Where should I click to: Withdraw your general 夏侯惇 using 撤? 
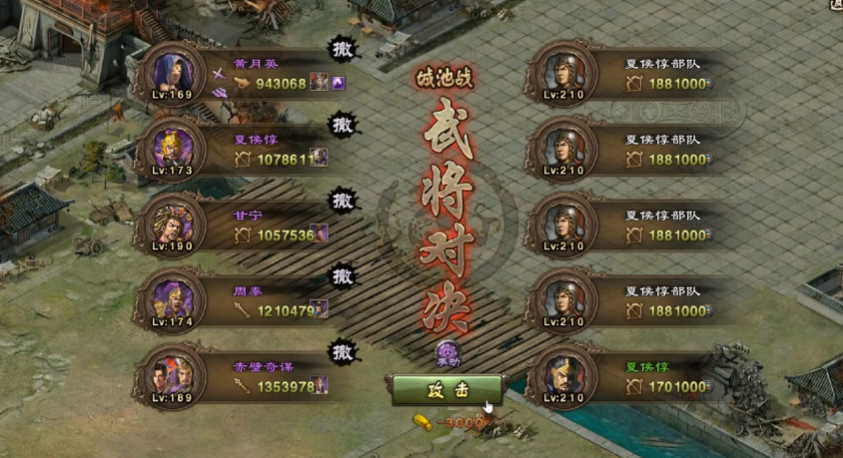coord(343,125)
